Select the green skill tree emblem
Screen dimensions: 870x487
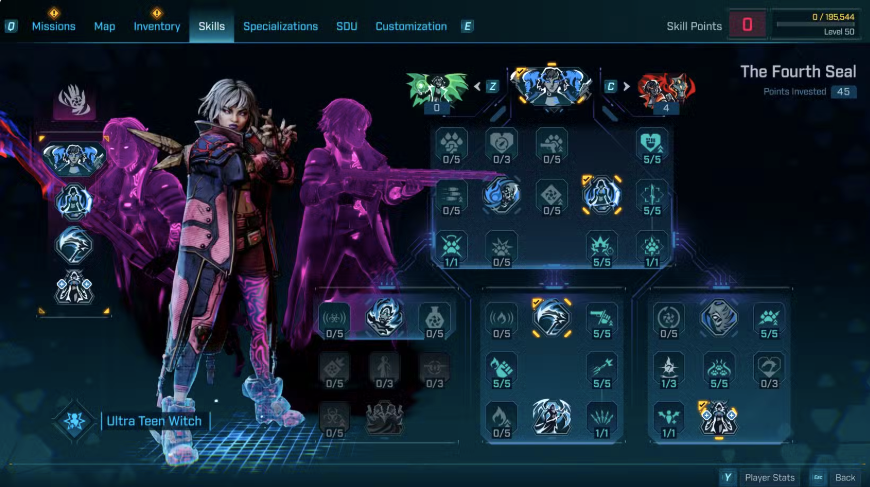coord(437,88)
